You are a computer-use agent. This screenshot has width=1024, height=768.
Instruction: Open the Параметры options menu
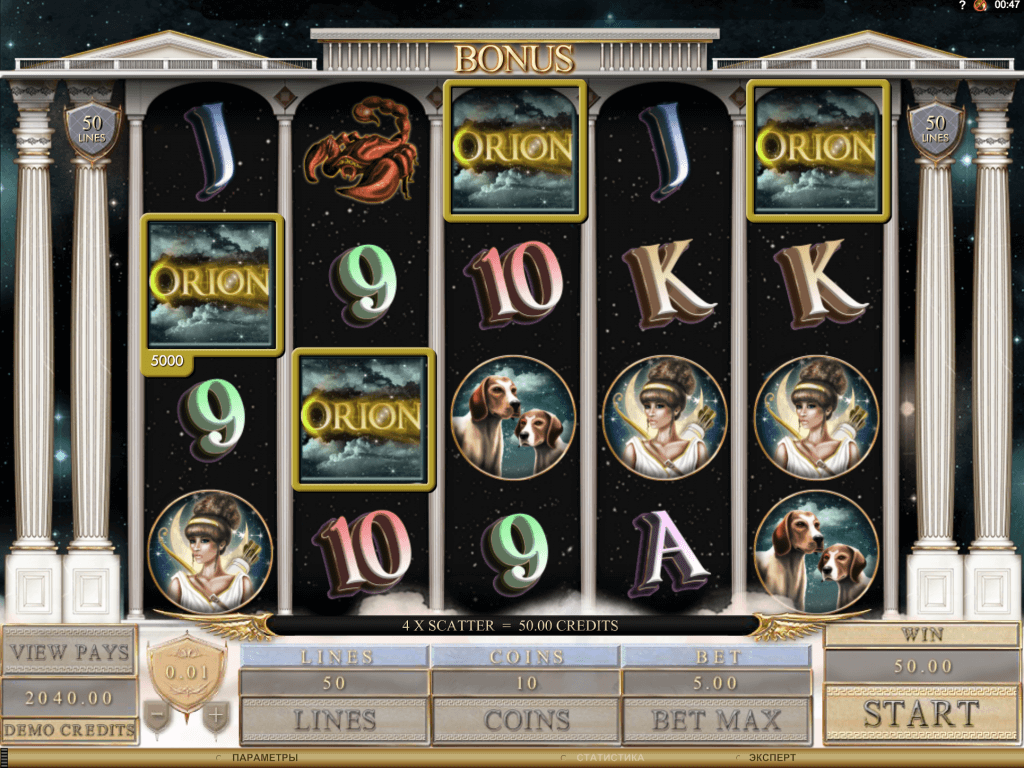click(x=265, y=758)
